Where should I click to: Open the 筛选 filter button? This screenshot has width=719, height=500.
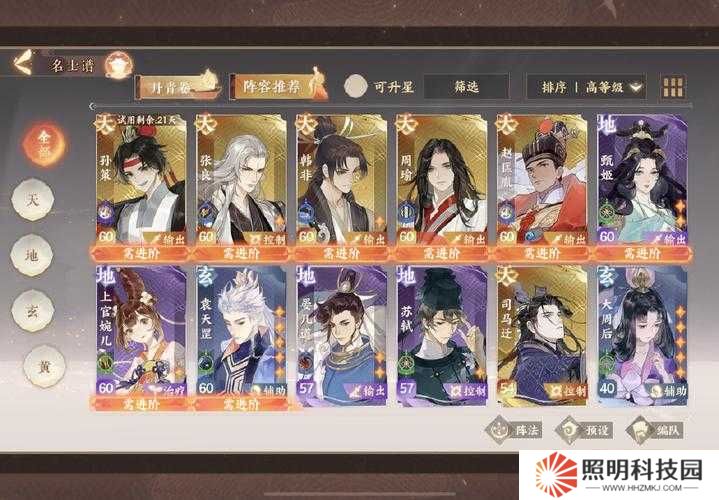(x=466, y=86)
